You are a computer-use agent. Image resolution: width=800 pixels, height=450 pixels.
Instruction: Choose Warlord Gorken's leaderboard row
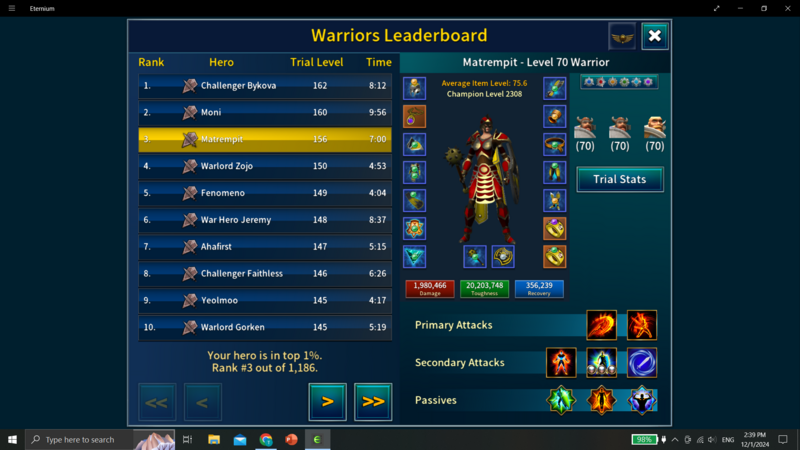265,327
